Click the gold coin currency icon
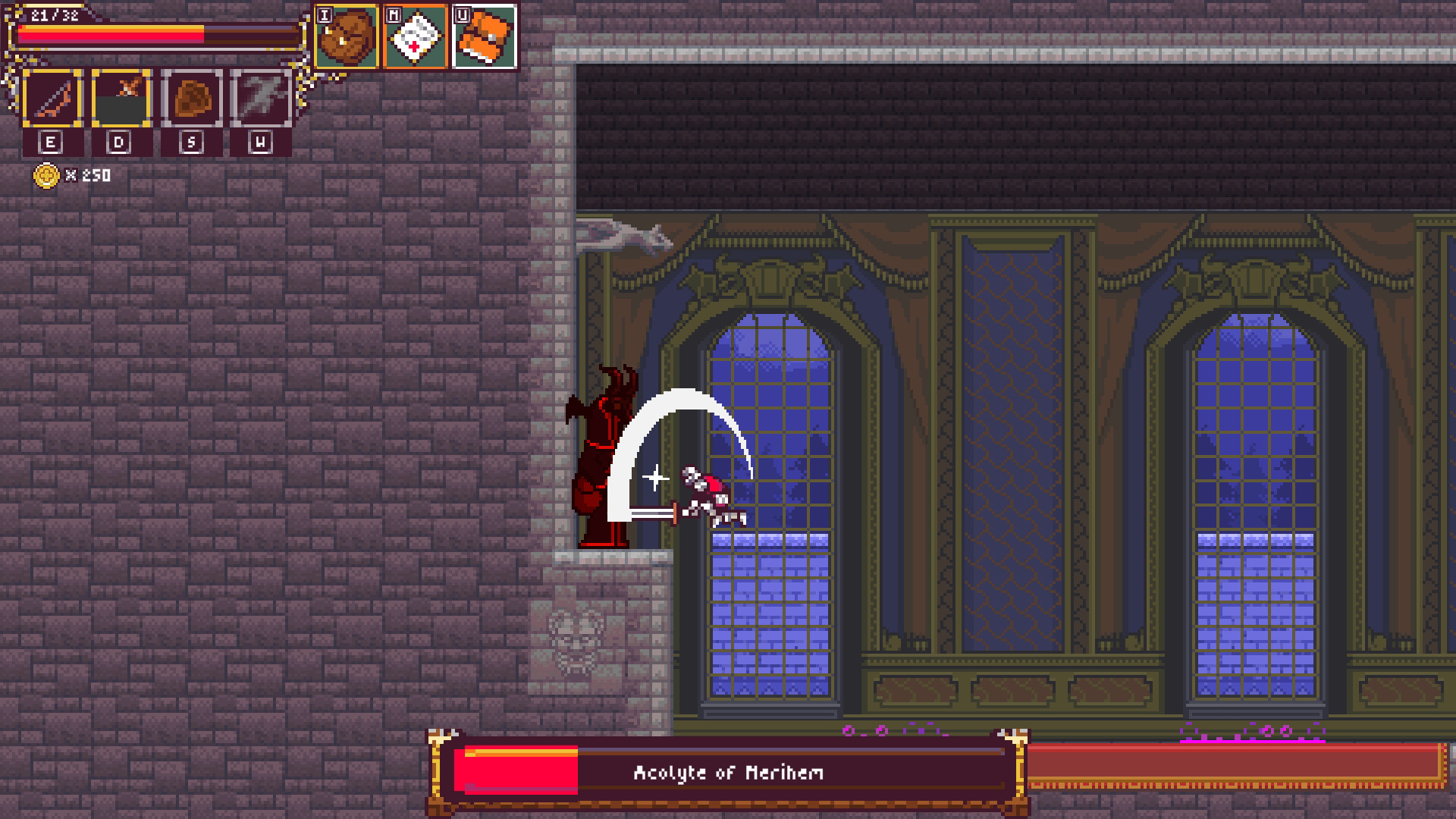This screenshot has height=819, width=1456. (47, 176)
